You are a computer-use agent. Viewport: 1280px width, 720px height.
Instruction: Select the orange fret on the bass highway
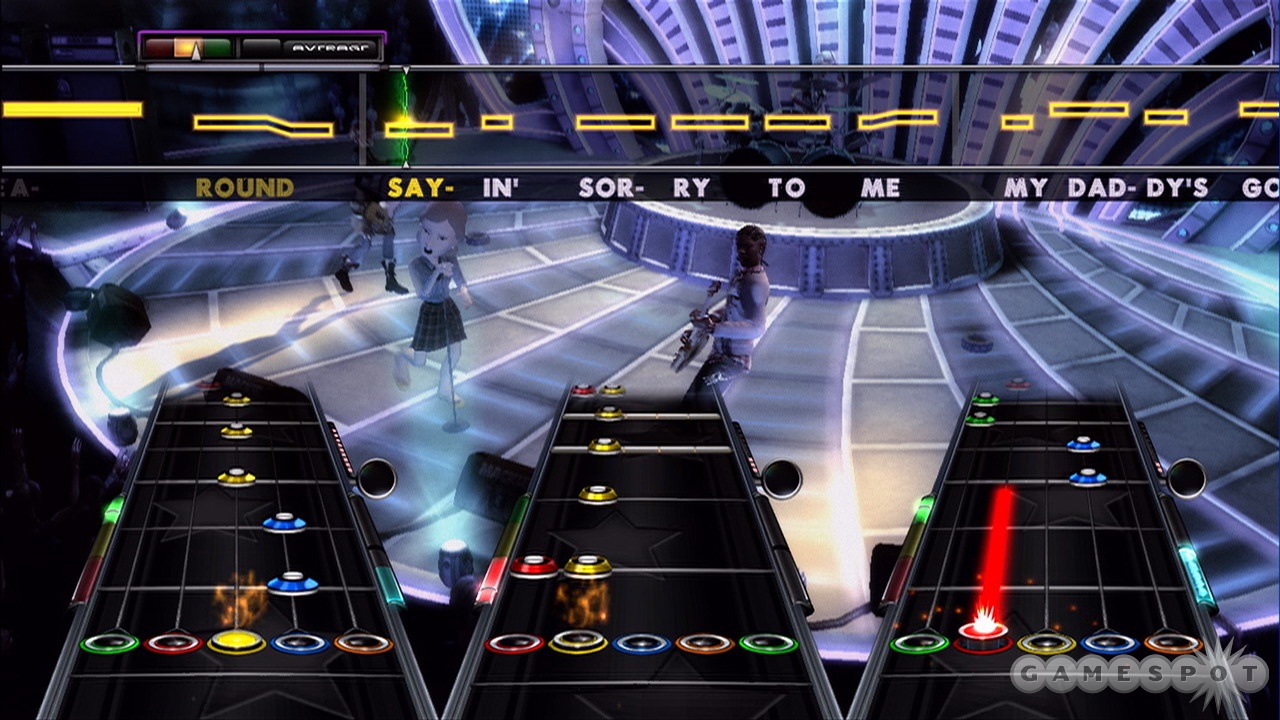point(1172,642)
